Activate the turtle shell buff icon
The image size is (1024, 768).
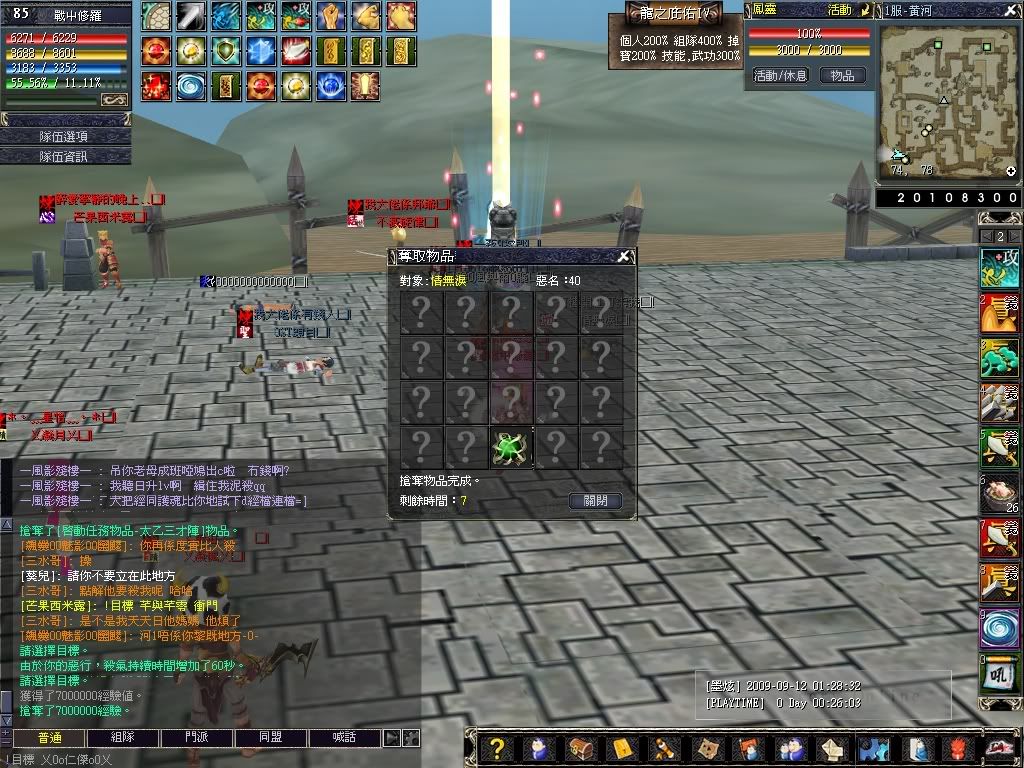click(157, 15)
